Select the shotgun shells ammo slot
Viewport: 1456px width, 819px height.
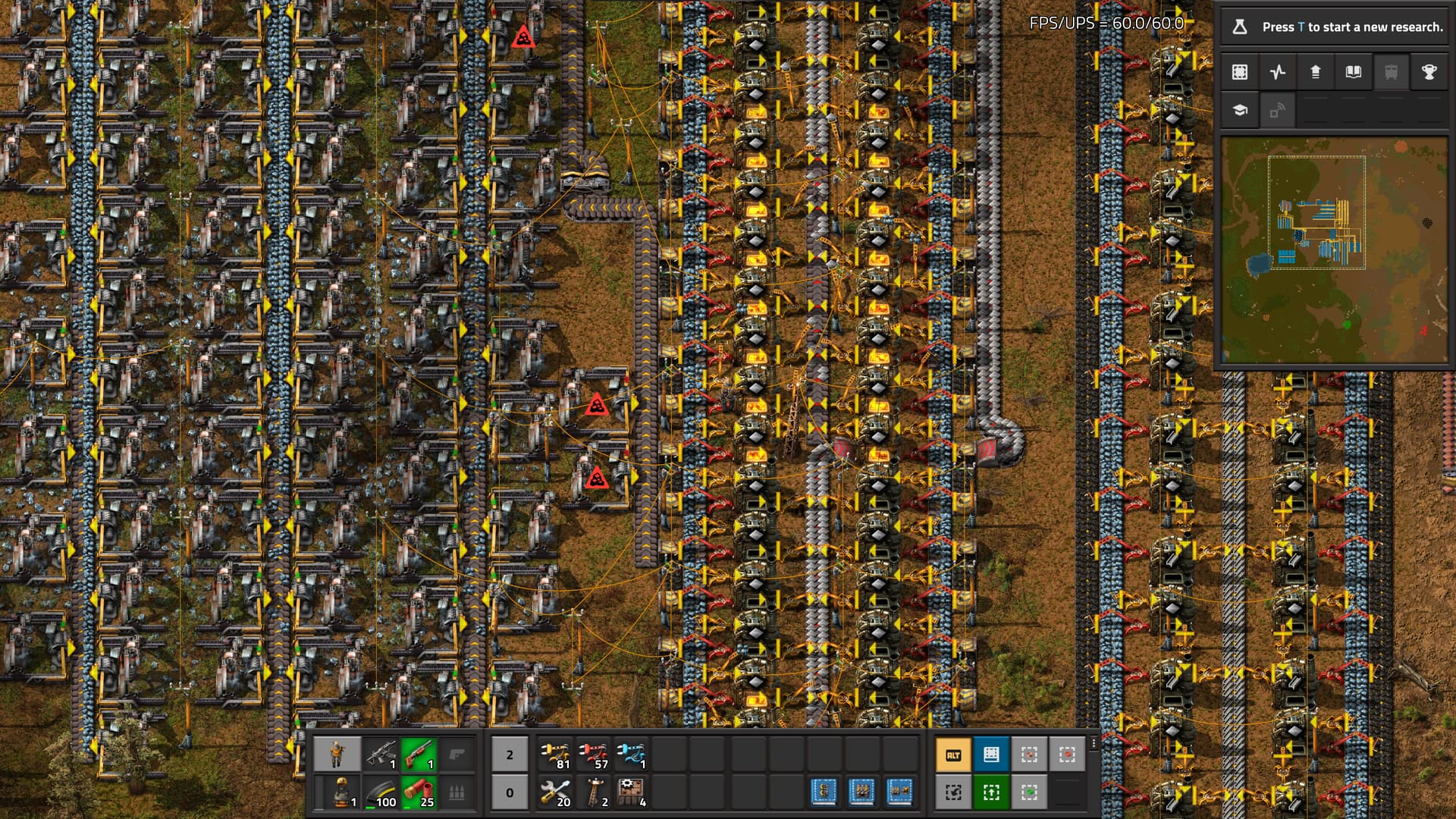pyautogui.click(x=419, y=792)
